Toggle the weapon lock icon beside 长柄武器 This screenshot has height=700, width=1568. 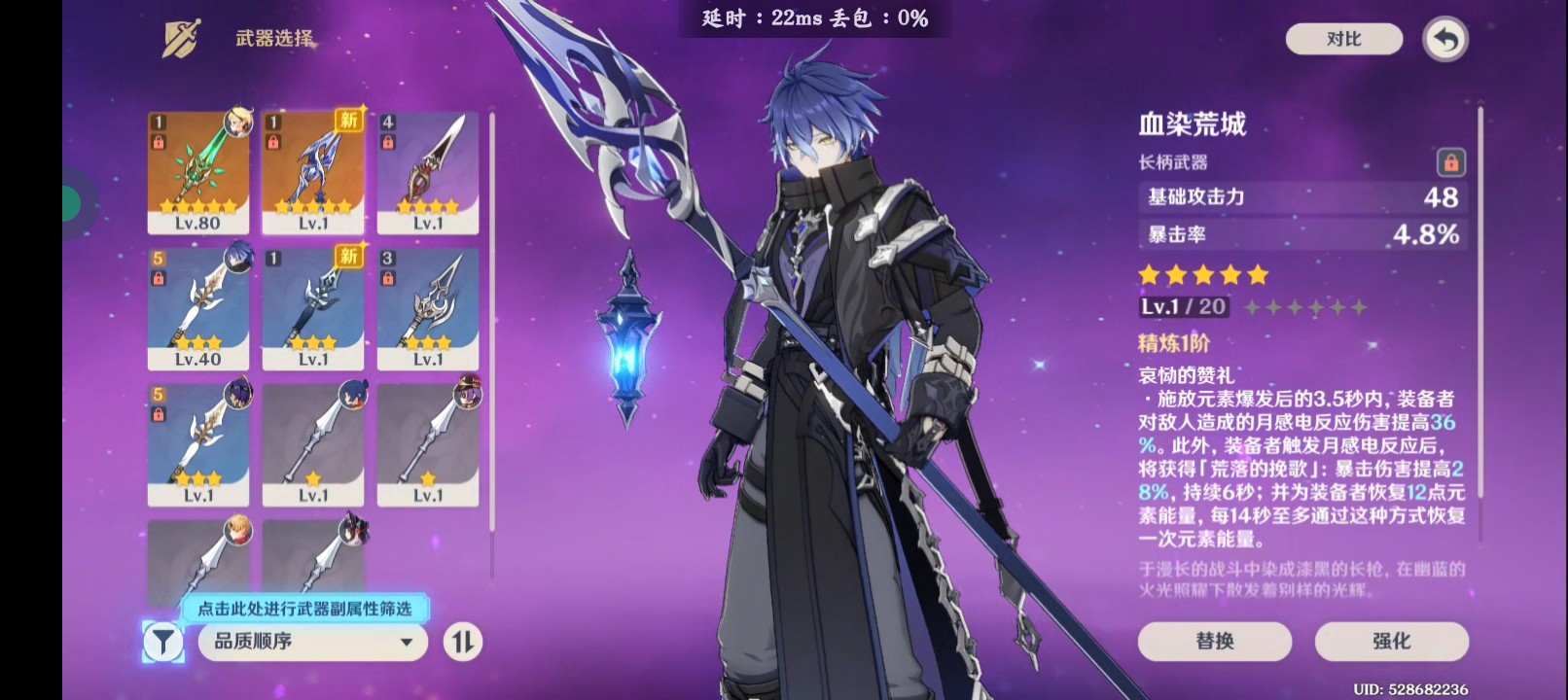(1450, 162)
